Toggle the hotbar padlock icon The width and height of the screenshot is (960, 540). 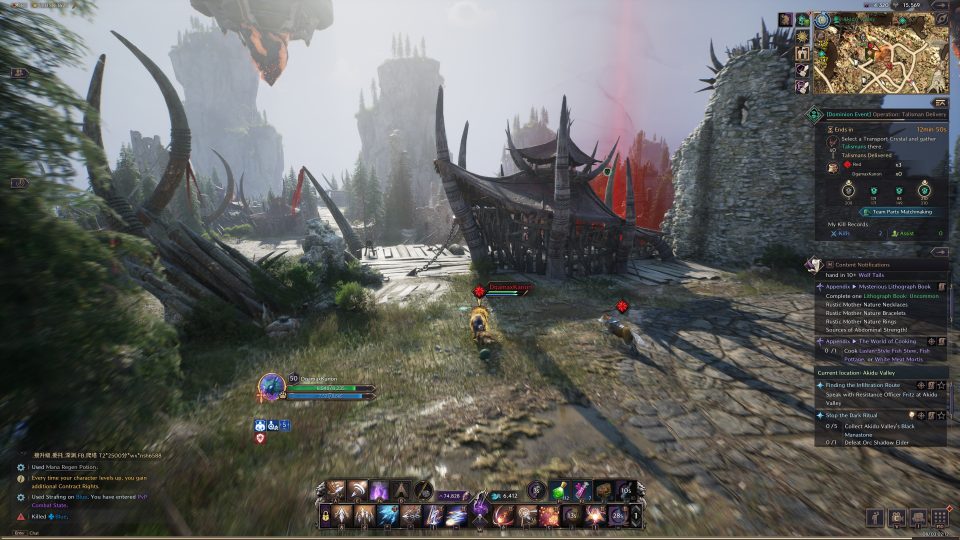(x=326, y=516)
